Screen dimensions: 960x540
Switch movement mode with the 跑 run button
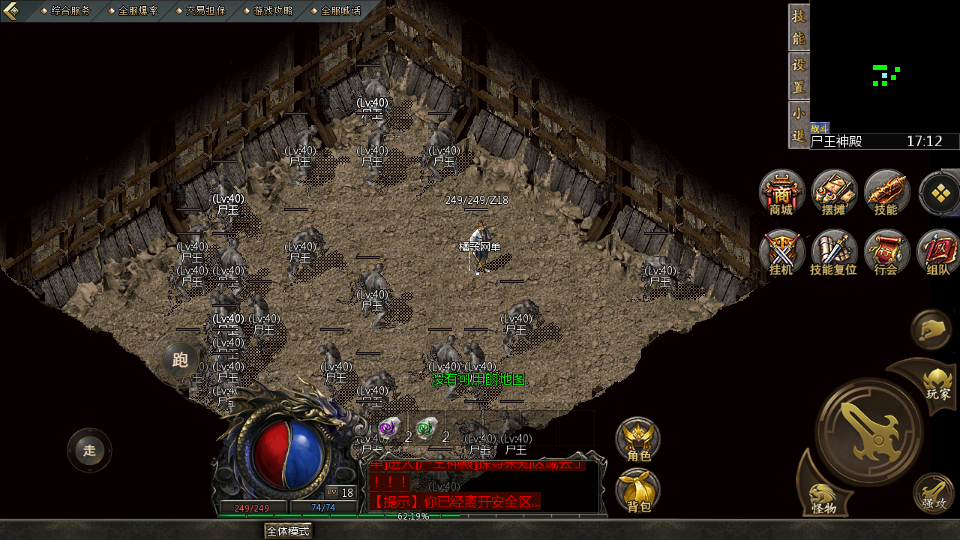click(181, 360)
